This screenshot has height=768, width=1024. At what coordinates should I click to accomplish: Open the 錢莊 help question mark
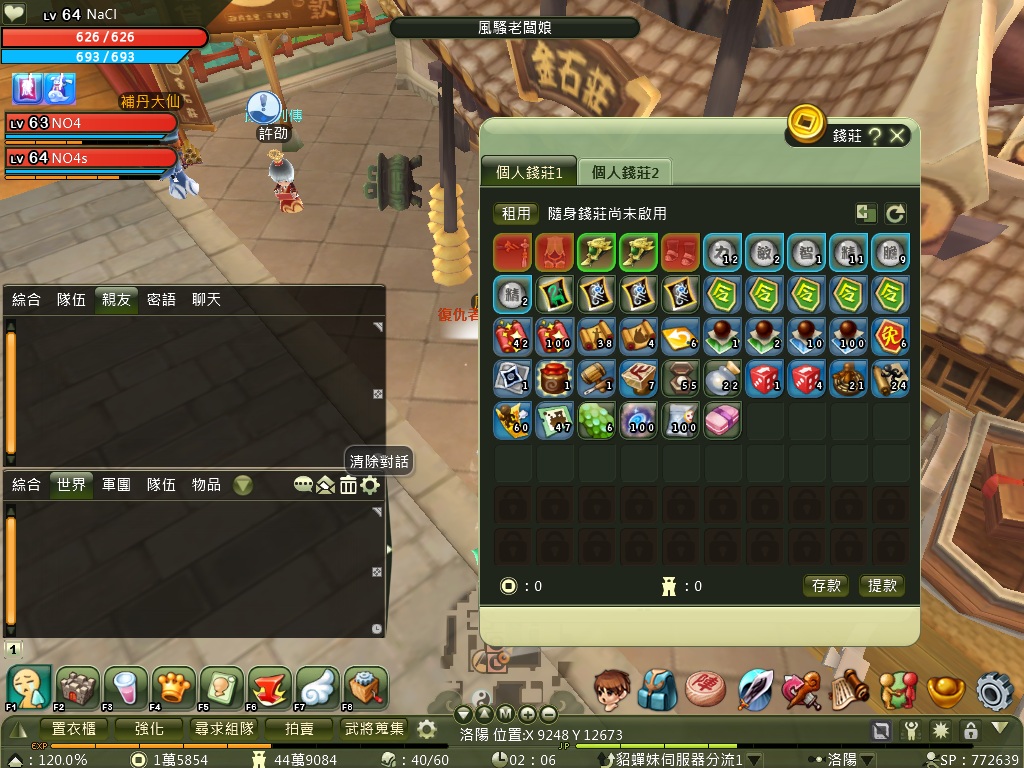(875, 136)
